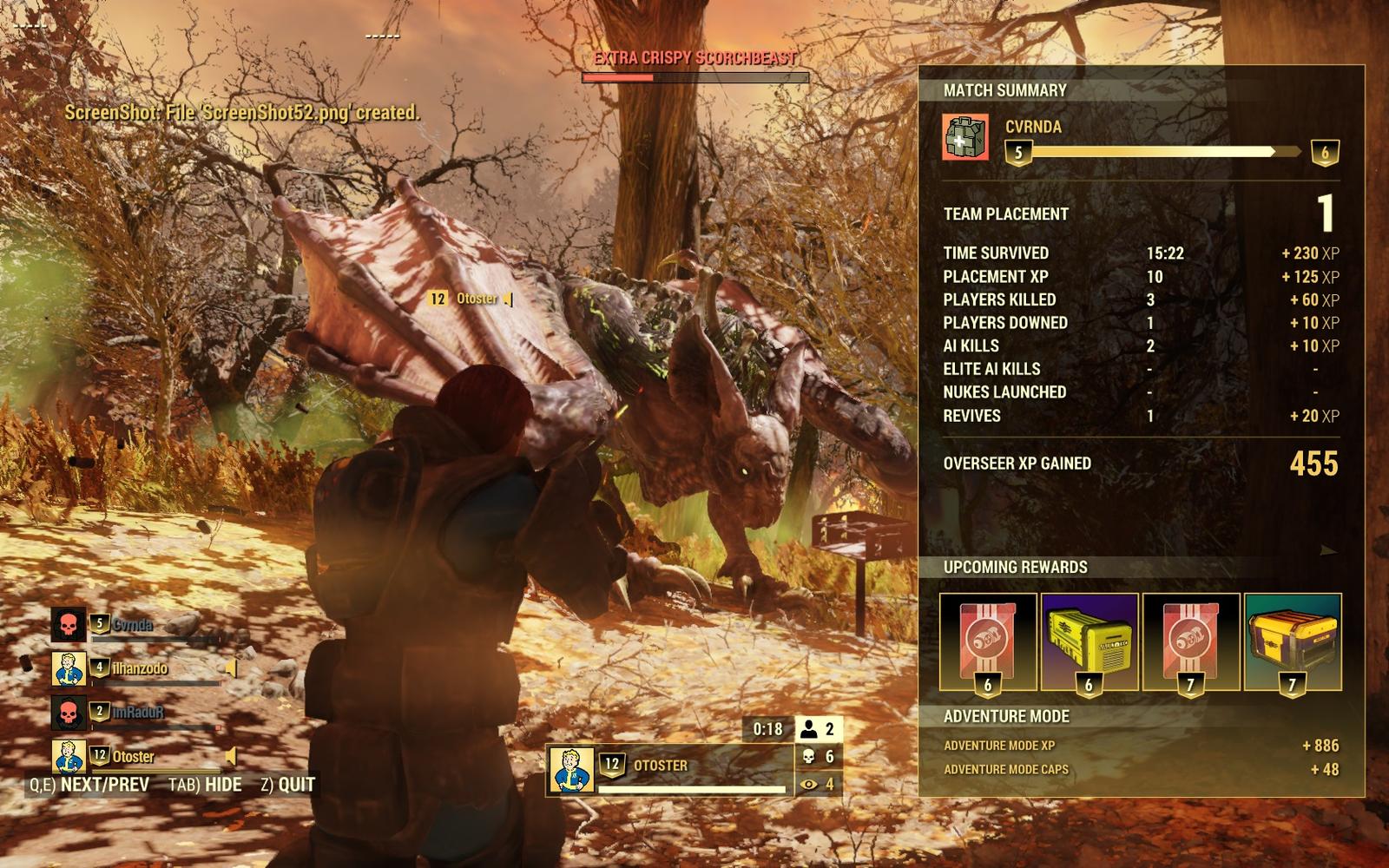This screenshot has width=1389, height=868.
Task: Select teammate Cvrnda in the team list
Action: pyautogui.click(x=132, y=625)
